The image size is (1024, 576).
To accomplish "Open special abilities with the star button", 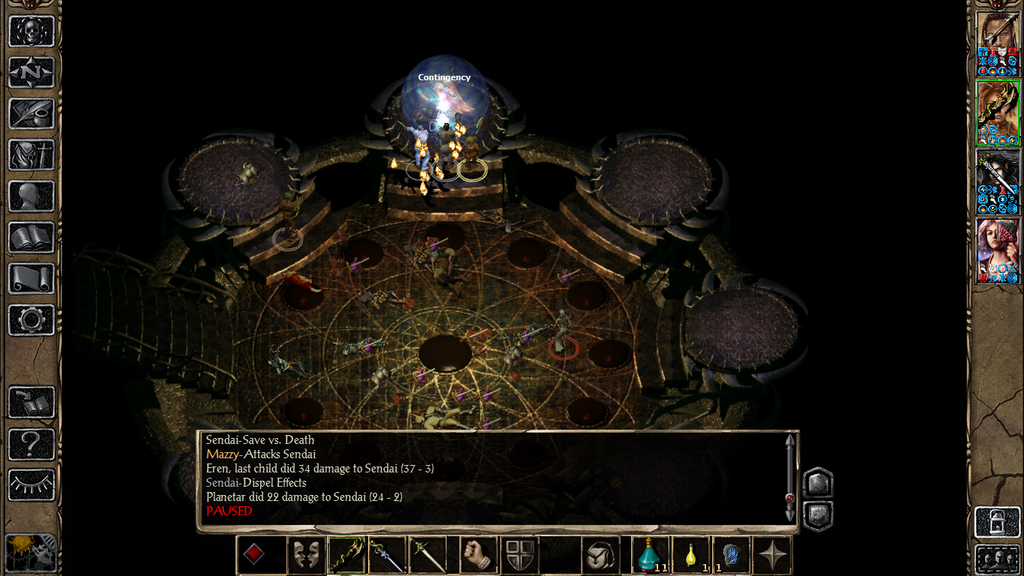I will click(x=773, y=555).
